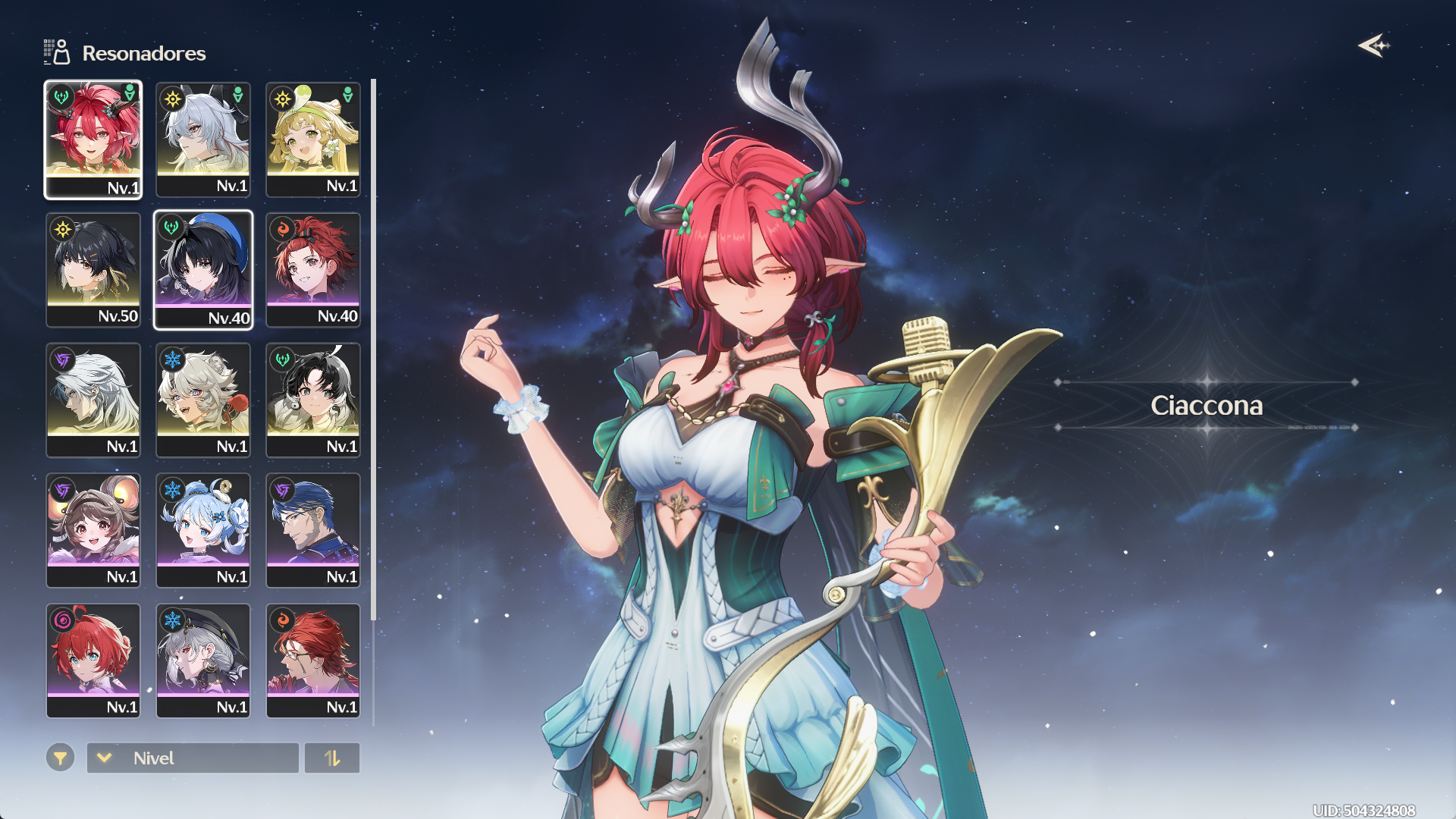Pick the blue-haired man with glasses
Viewport: 1456px width, 819px height.
313,531
